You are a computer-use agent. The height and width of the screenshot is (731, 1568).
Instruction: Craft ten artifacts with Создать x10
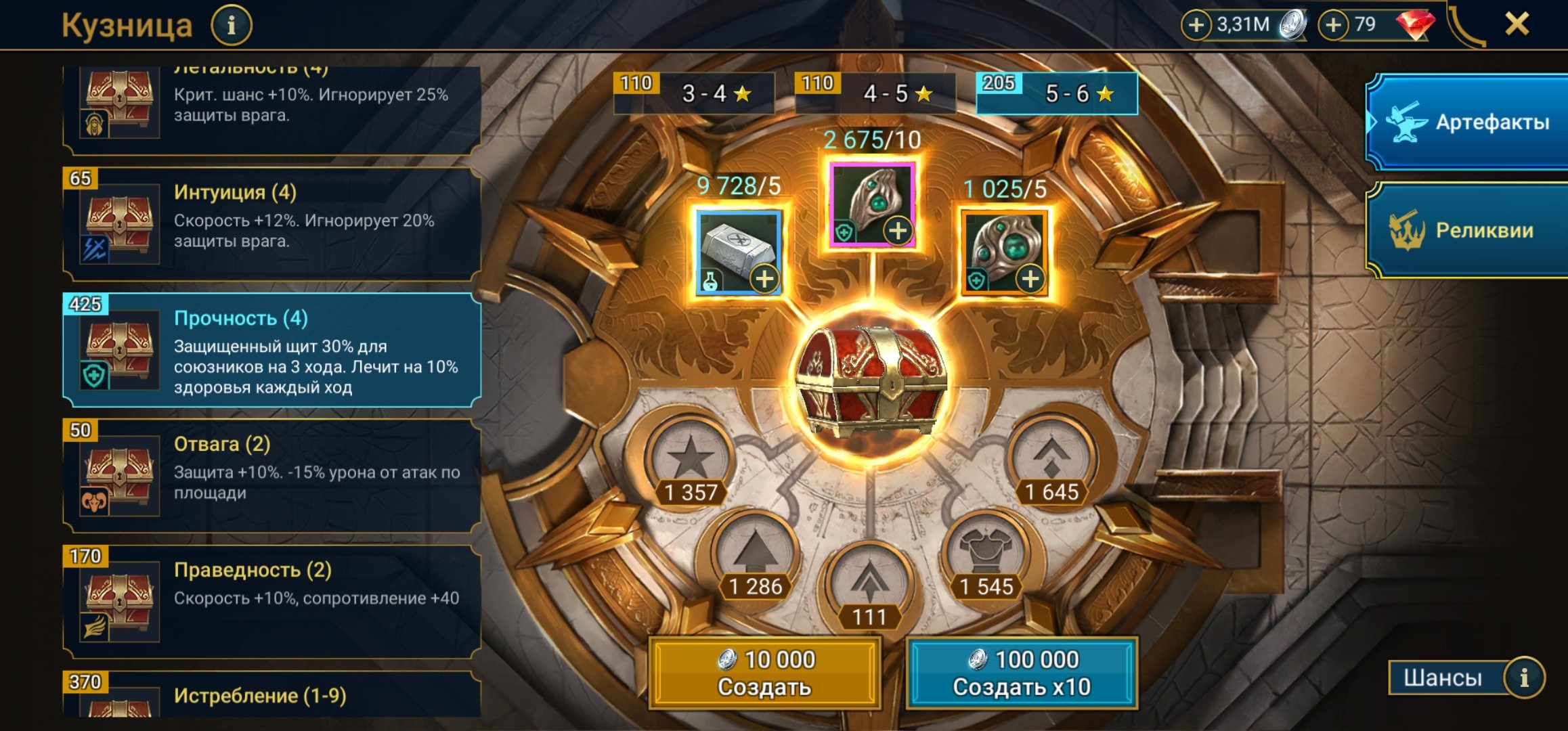pyautogui.click(x=1022, y=673)
